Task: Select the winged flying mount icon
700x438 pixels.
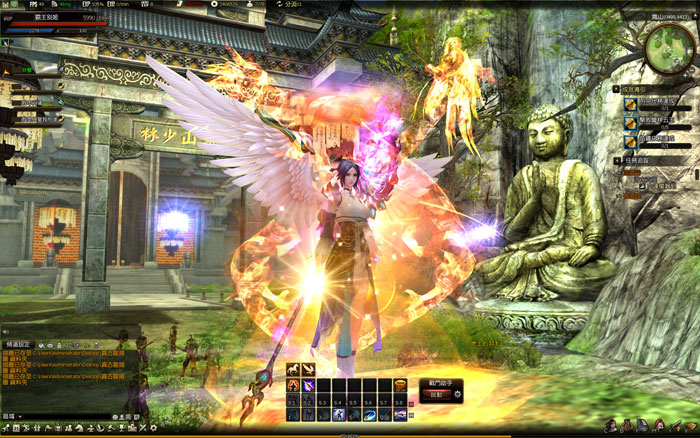Action: pyautogui.click(x=308, y=370)
